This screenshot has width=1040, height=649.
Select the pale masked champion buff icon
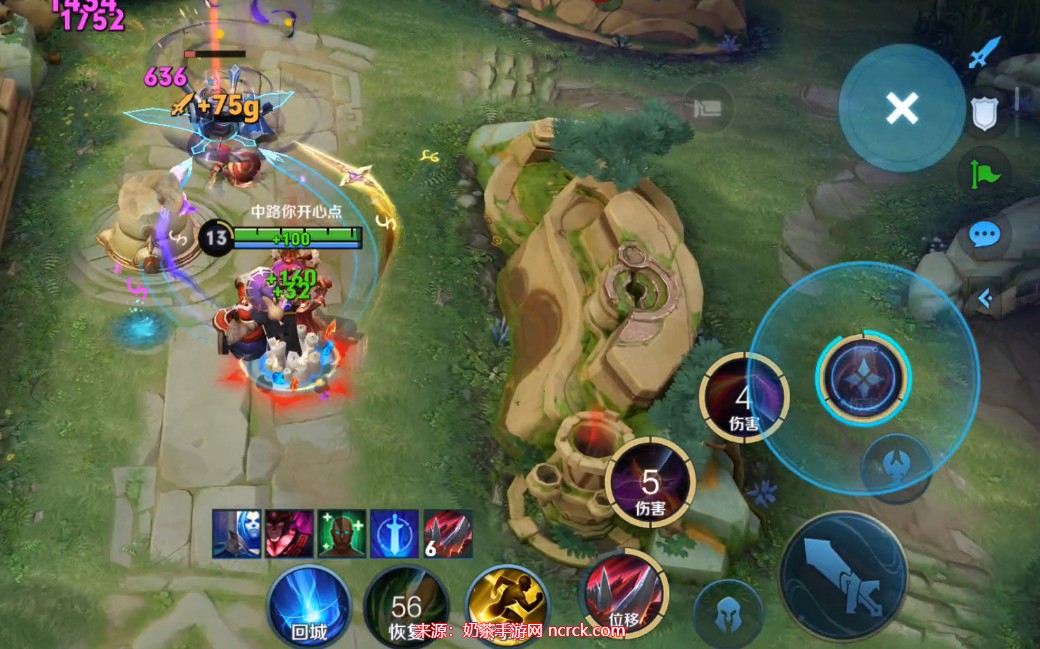point(236,533)
